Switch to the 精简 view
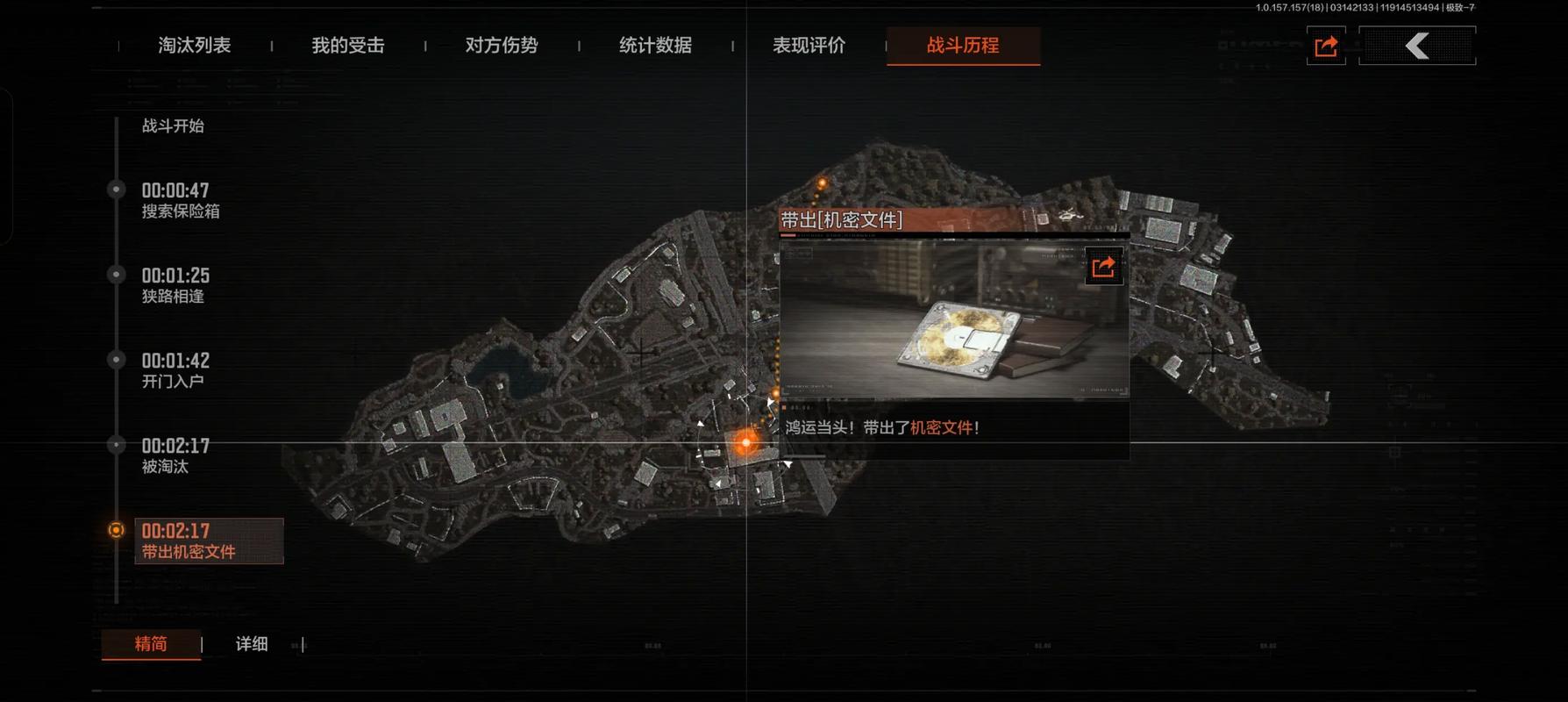 (151, 644)
